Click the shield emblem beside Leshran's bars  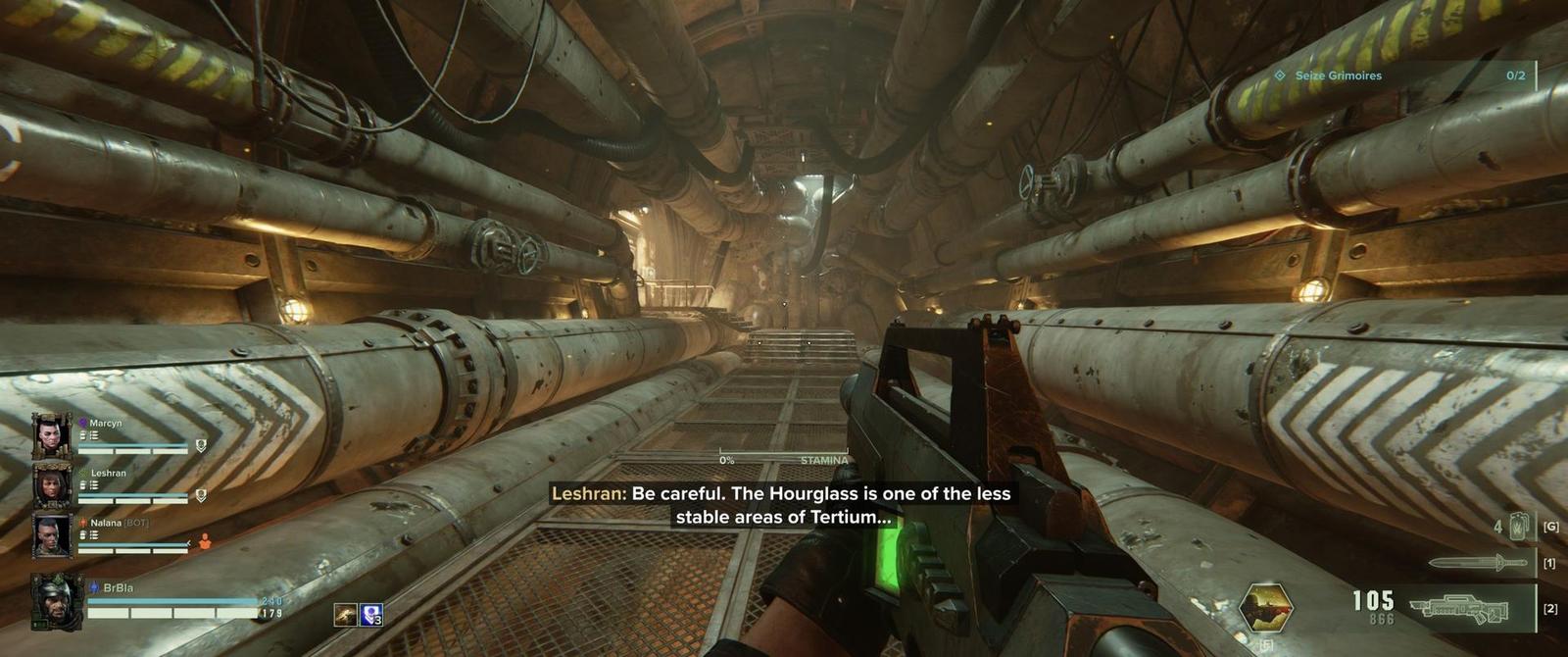[x=201, y=496]
